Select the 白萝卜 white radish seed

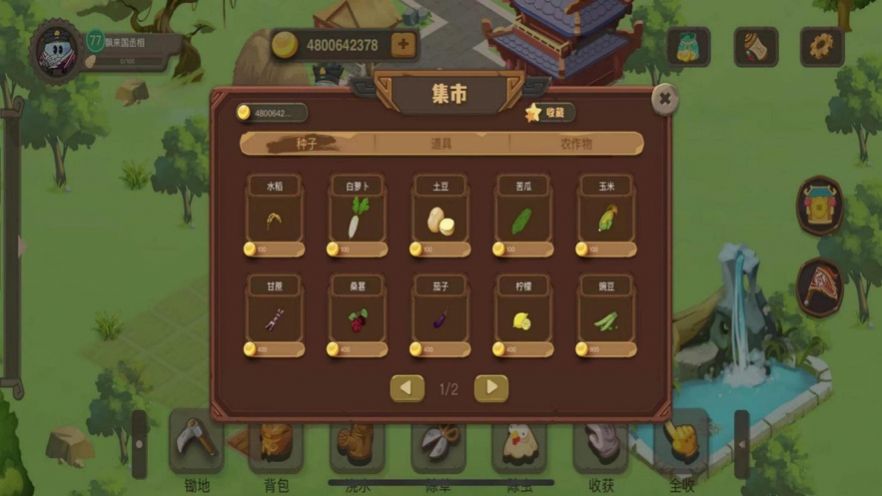(357, 217)
